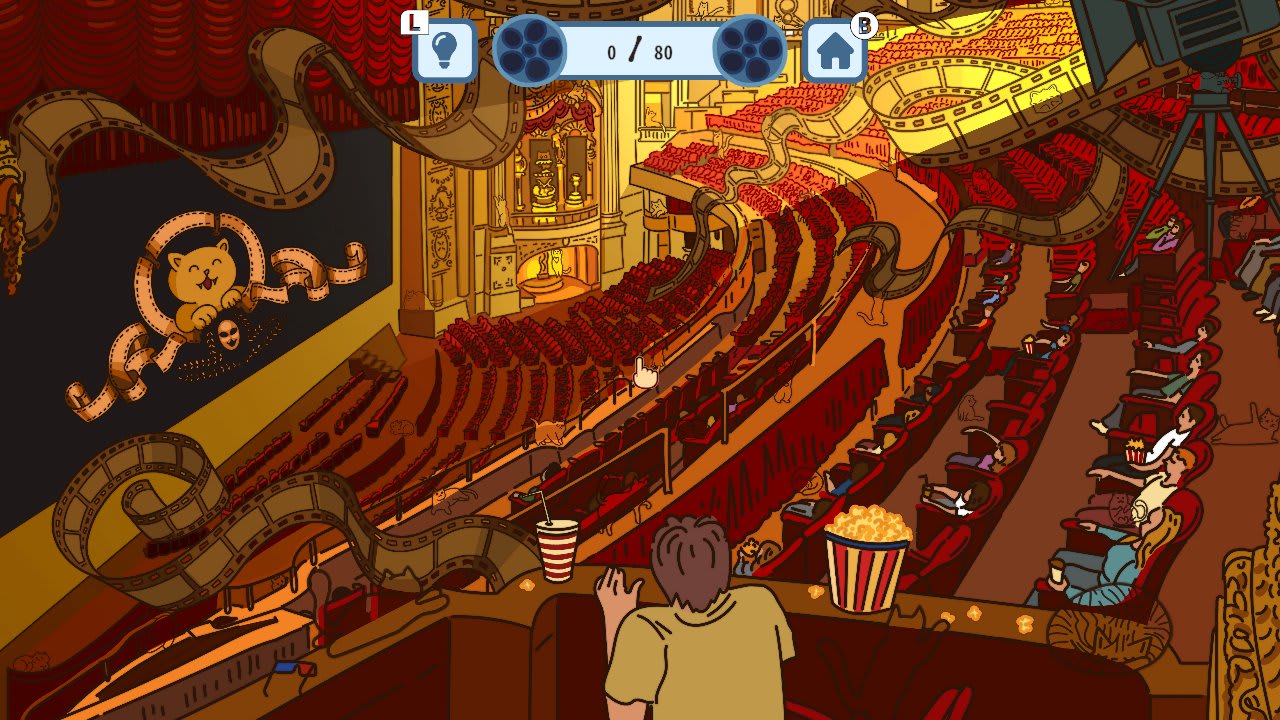Click the orange cat walking along the railing
Screen dimensions: 1280x720
pos(547,430)
